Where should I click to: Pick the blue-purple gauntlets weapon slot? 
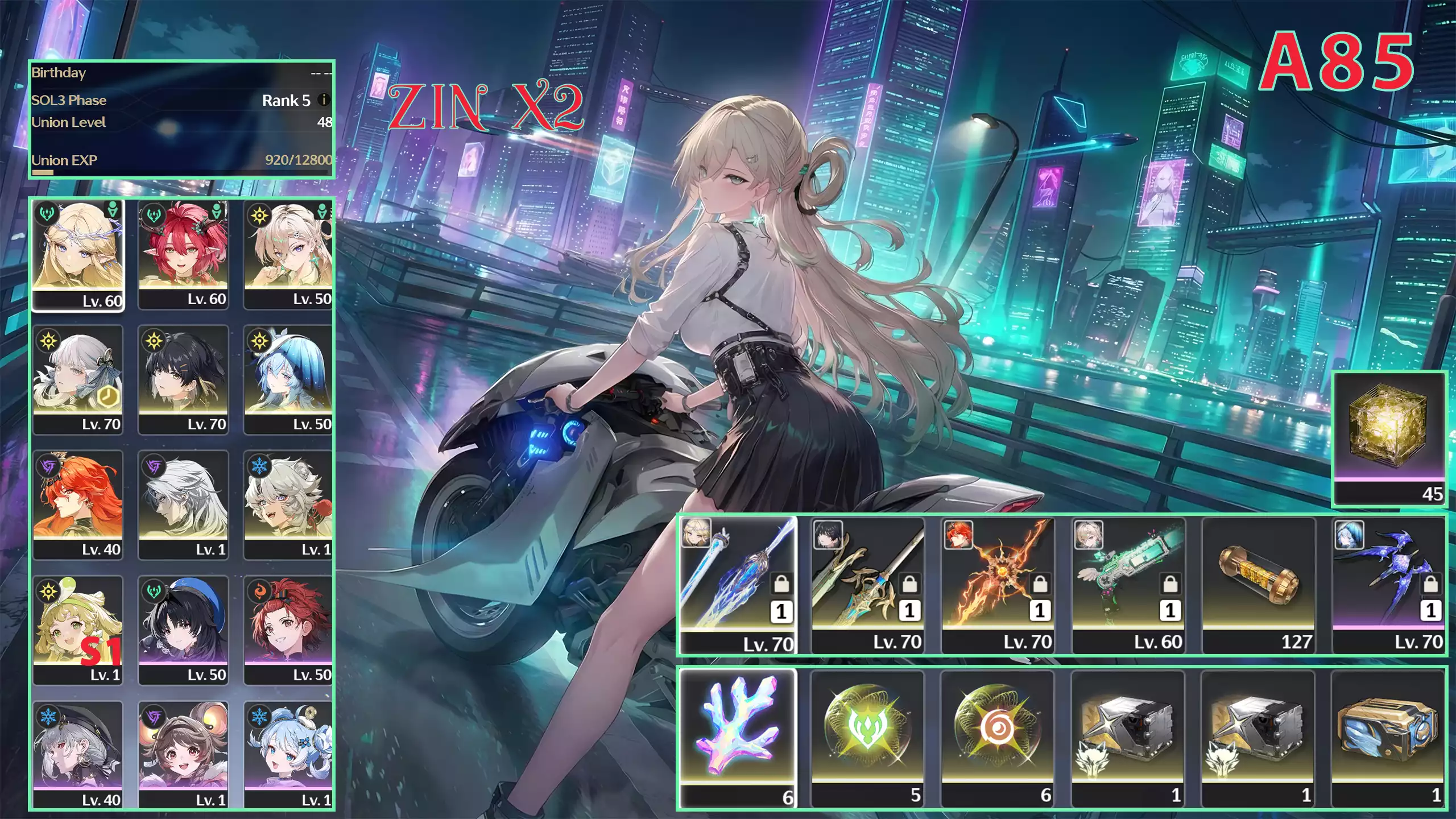(1389, 585)
